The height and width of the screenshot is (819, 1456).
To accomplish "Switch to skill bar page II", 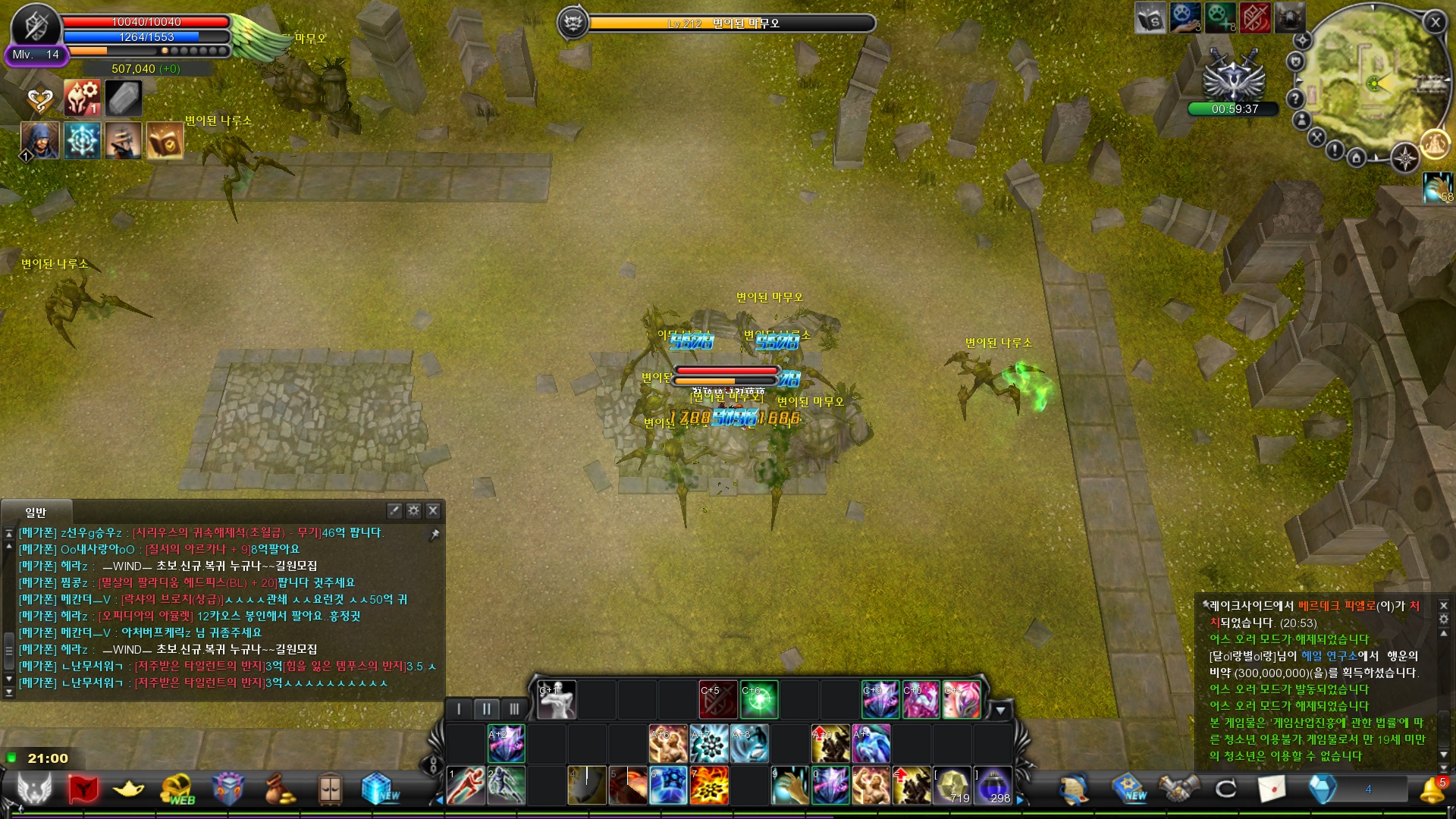I will point(486,708).
